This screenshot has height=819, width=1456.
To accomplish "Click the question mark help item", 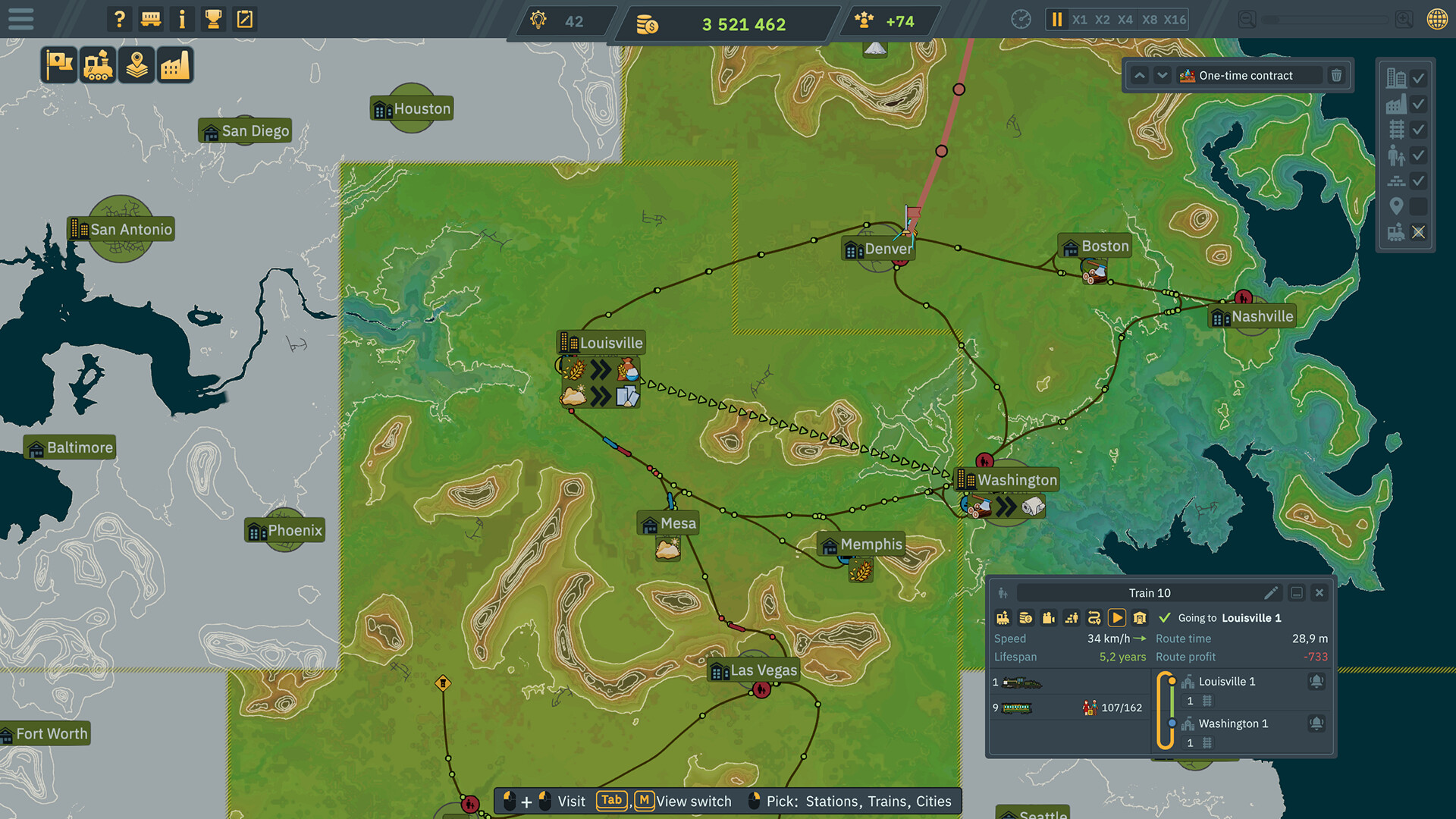I will coord(119,19).
